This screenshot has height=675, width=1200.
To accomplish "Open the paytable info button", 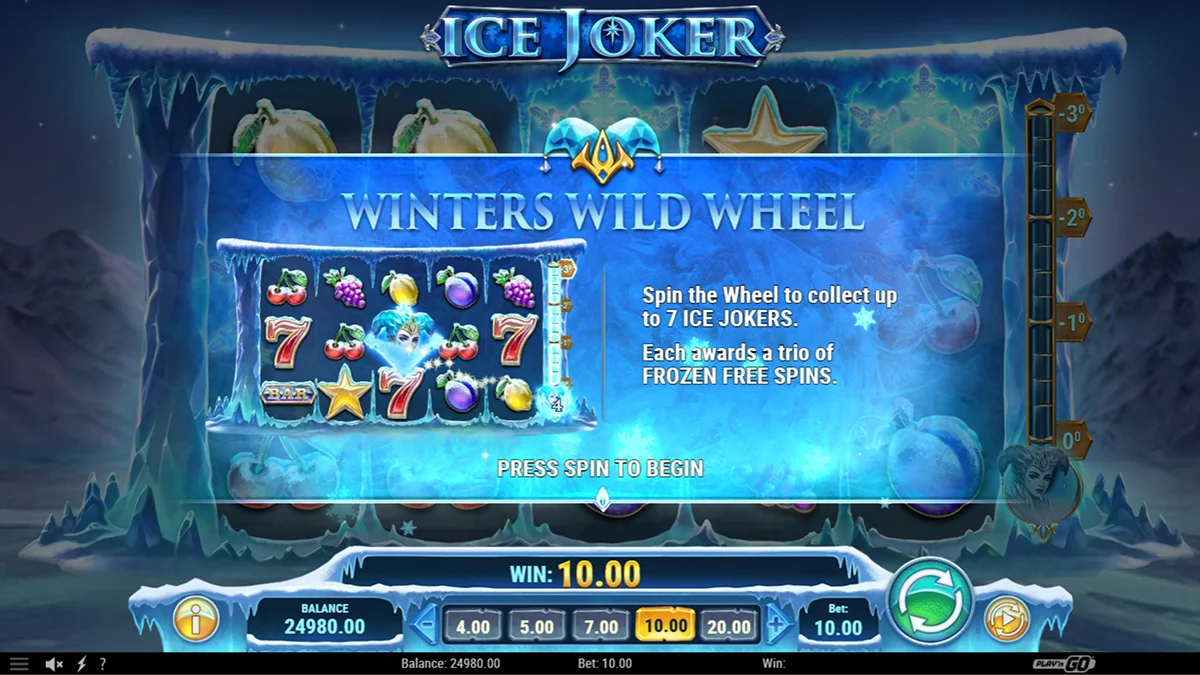I will (x=196, y=620).
